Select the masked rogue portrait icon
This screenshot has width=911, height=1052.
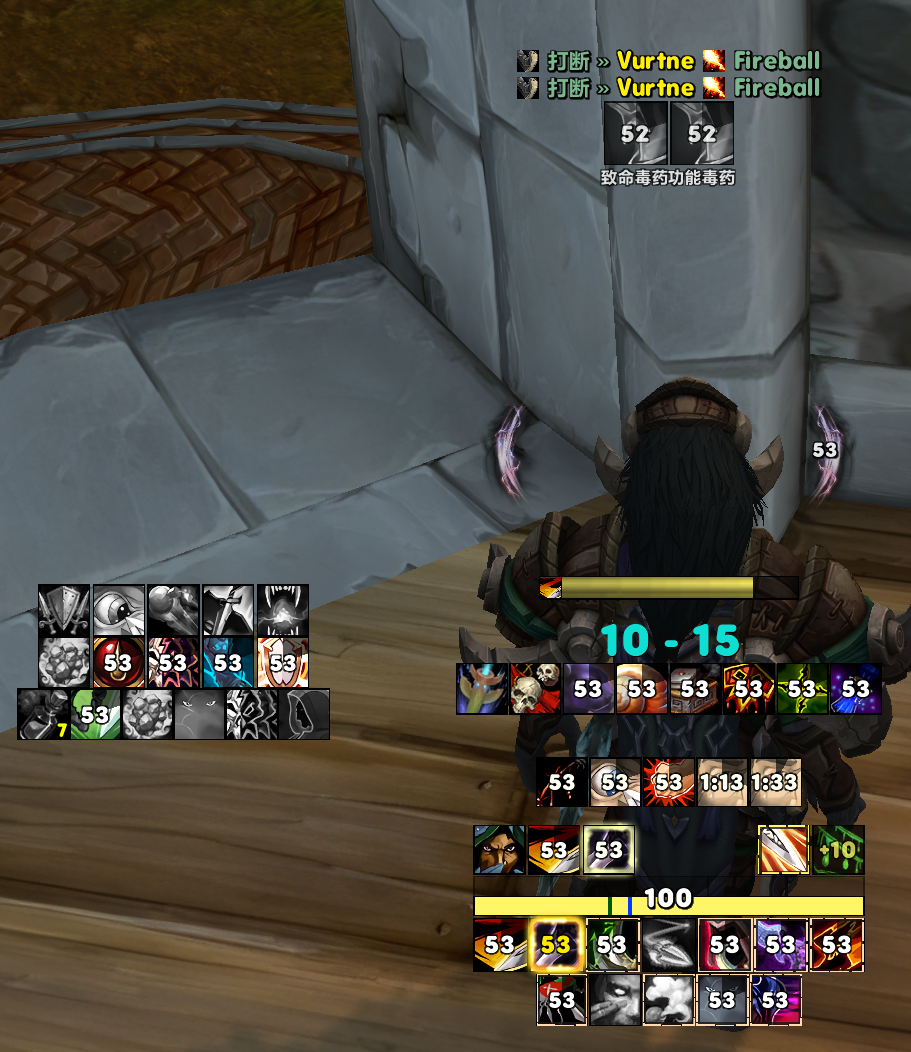click(499, 850)
